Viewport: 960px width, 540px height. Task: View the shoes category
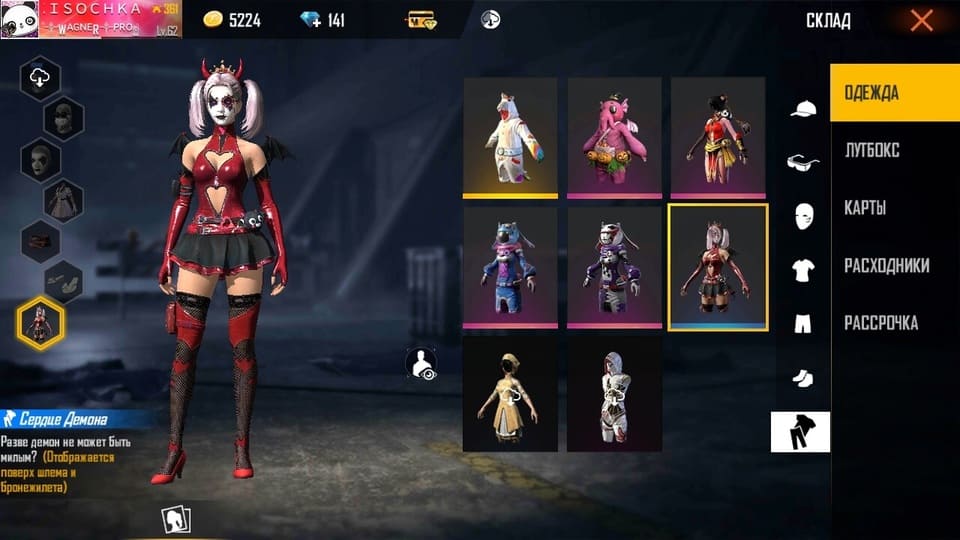(x=803, y=378)
